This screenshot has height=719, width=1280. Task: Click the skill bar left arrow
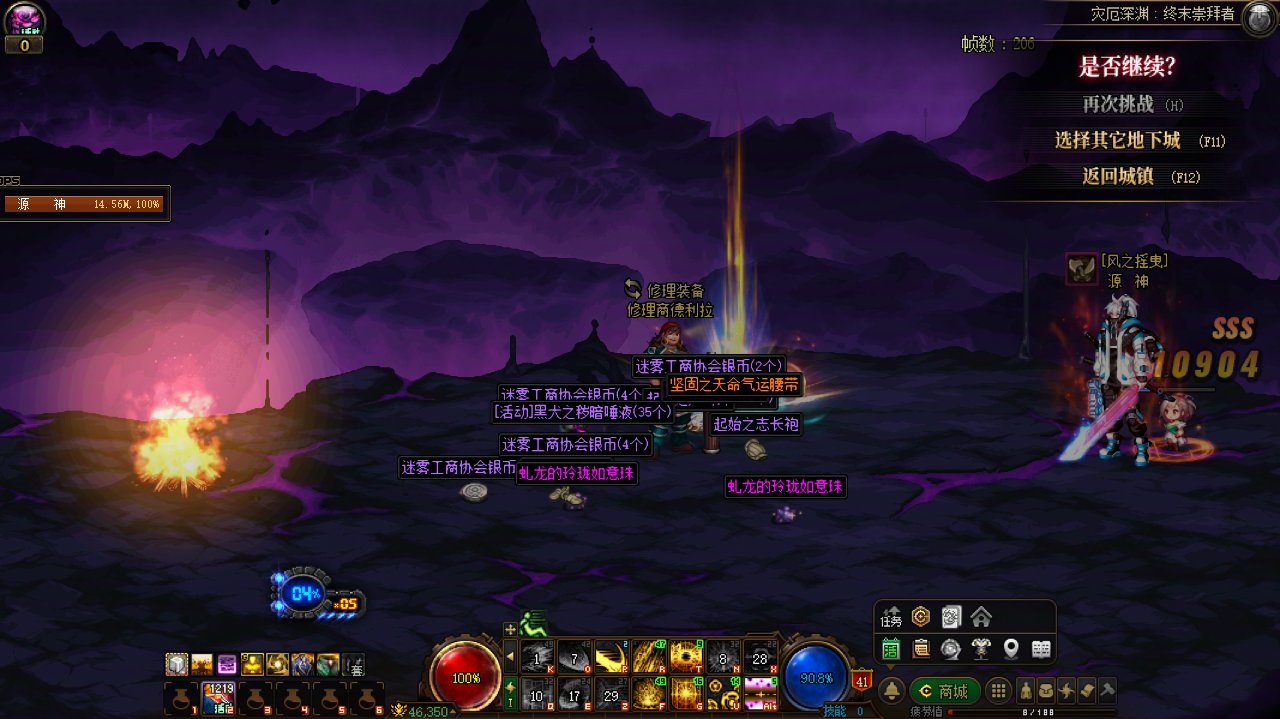tap(510, 657)
